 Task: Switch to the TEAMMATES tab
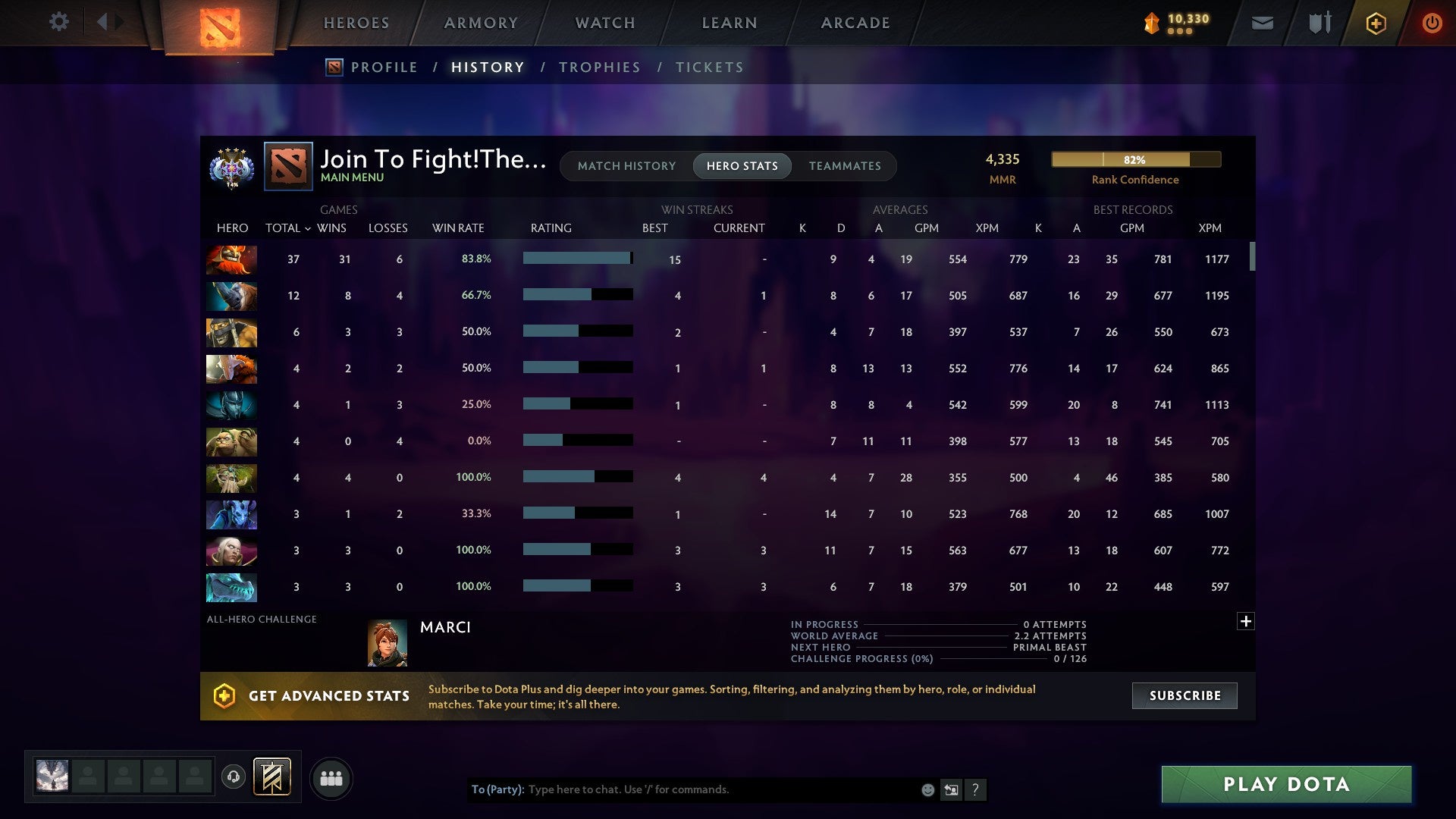(x=845, y=166)
